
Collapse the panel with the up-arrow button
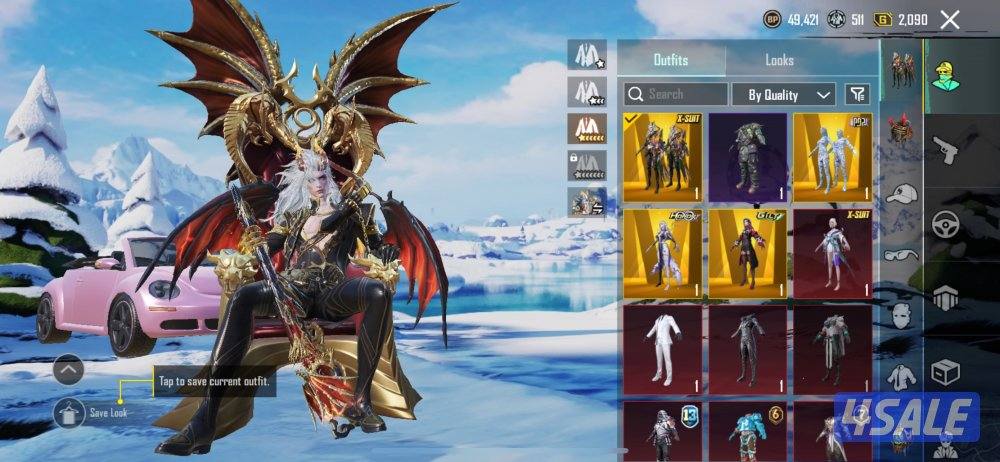pos(68,371)
